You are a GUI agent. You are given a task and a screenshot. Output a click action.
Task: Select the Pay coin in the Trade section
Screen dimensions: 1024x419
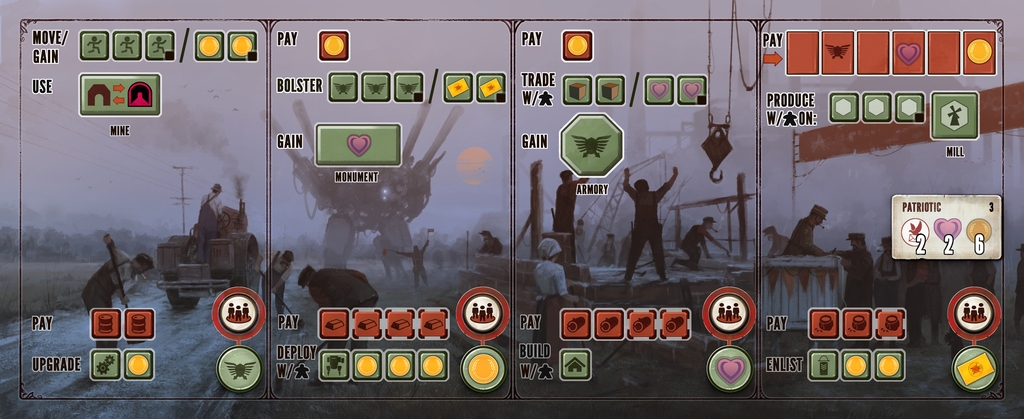[x=577, y=46]
